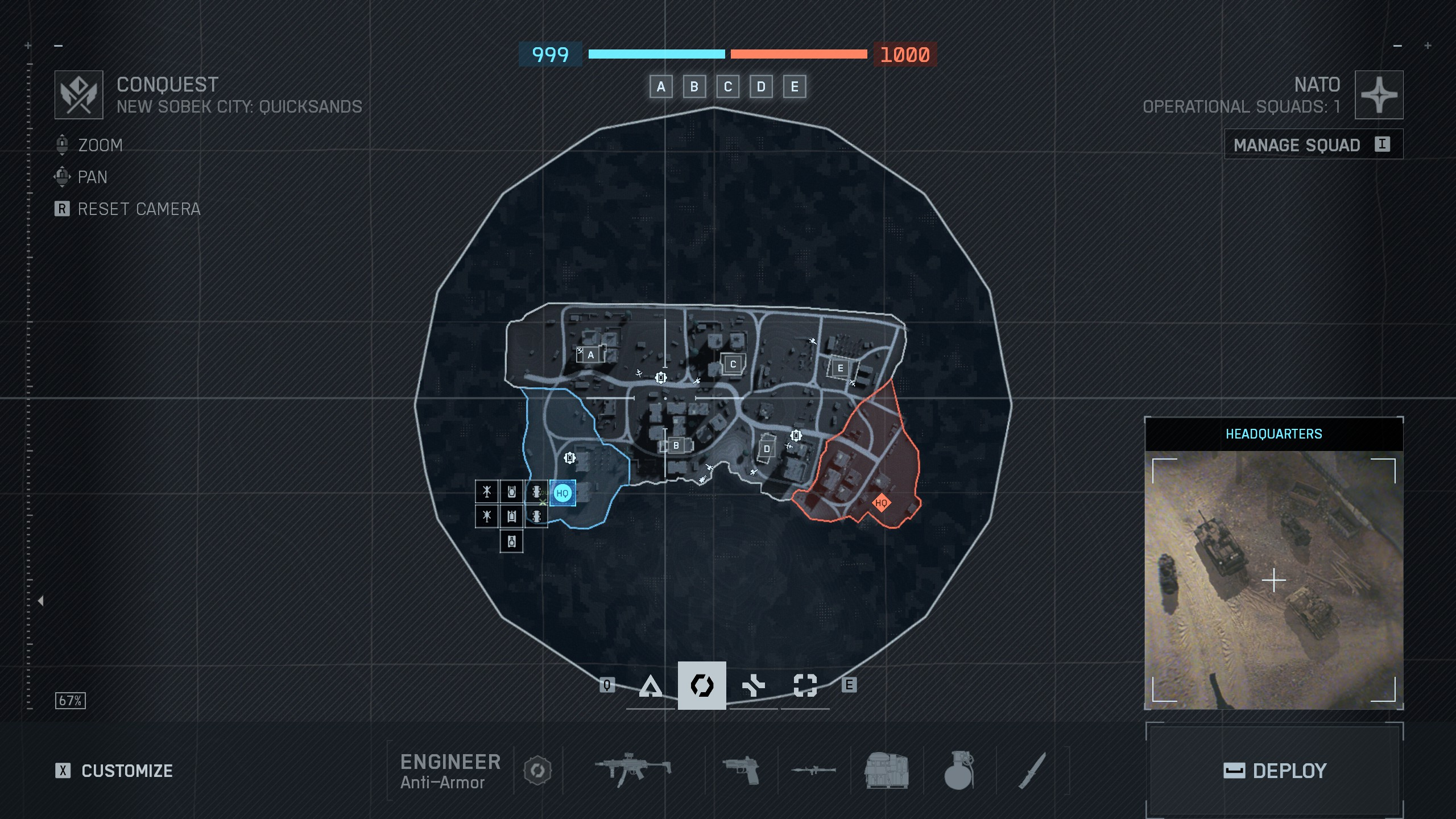1456x819 pixels.
Task: Switch to objective C tab above the map
Action: [728, 87]
